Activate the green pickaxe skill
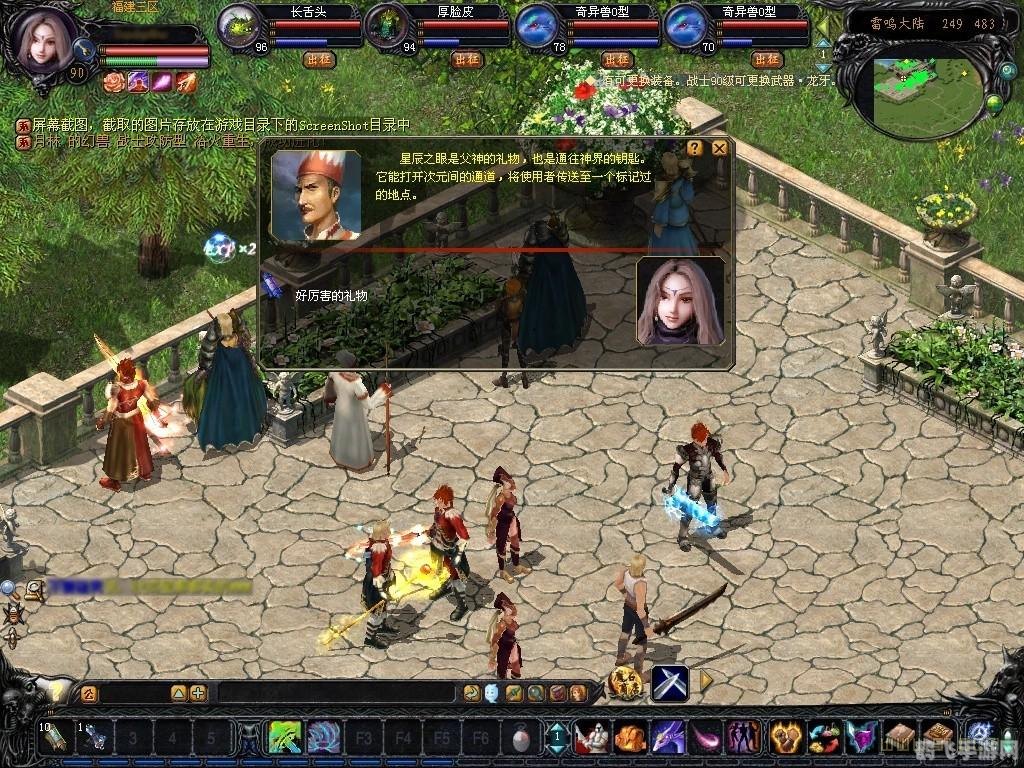 point(285,738)
